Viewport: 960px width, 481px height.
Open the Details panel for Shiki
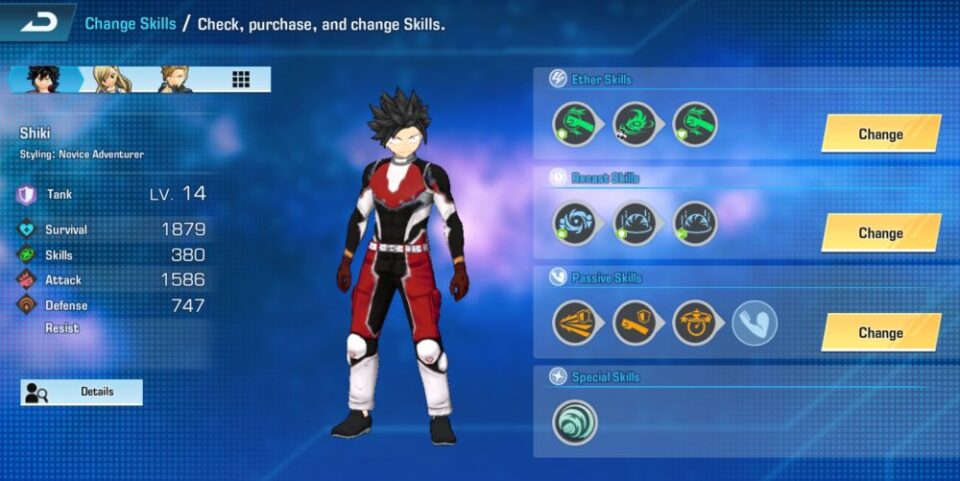(x=82, y=392)
